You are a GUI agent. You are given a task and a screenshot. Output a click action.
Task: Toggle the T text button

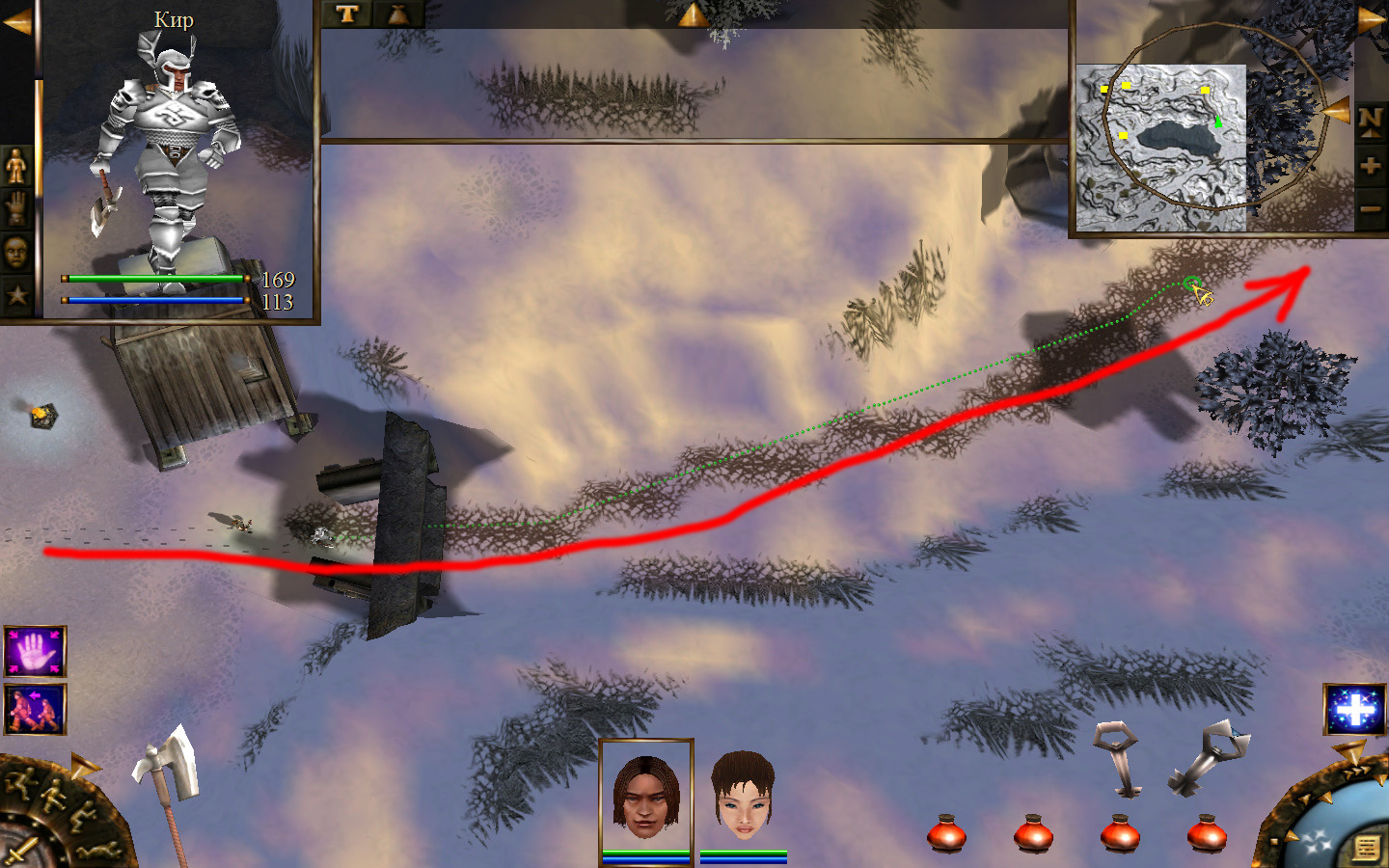click(x=347, y=14)
